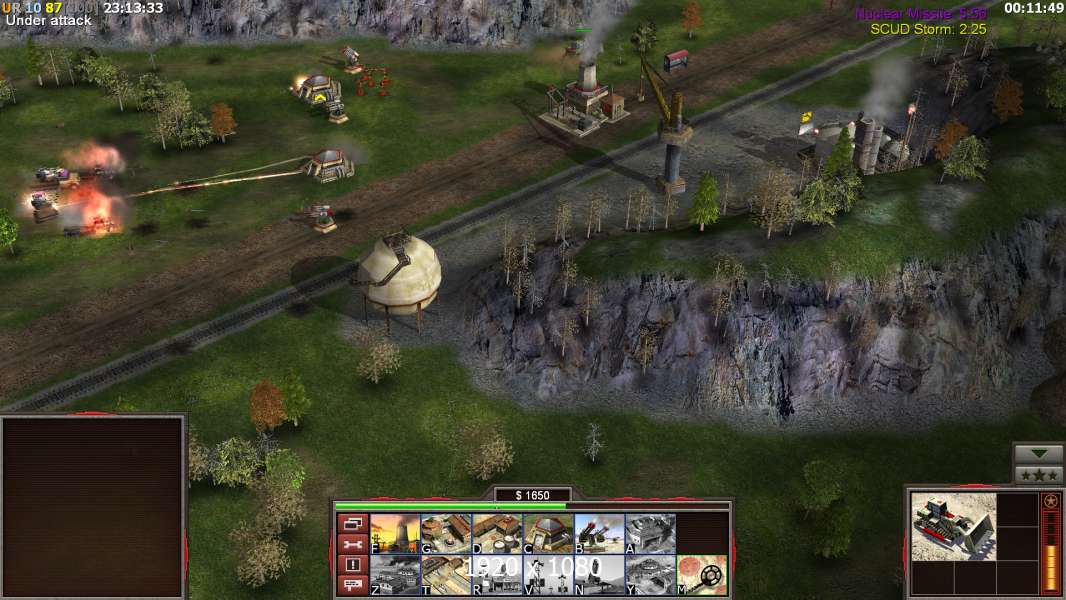Click the greyed-out build icon labeled Z
Image resolution: width=1066 pixels, height=600 pixels.
395,574
